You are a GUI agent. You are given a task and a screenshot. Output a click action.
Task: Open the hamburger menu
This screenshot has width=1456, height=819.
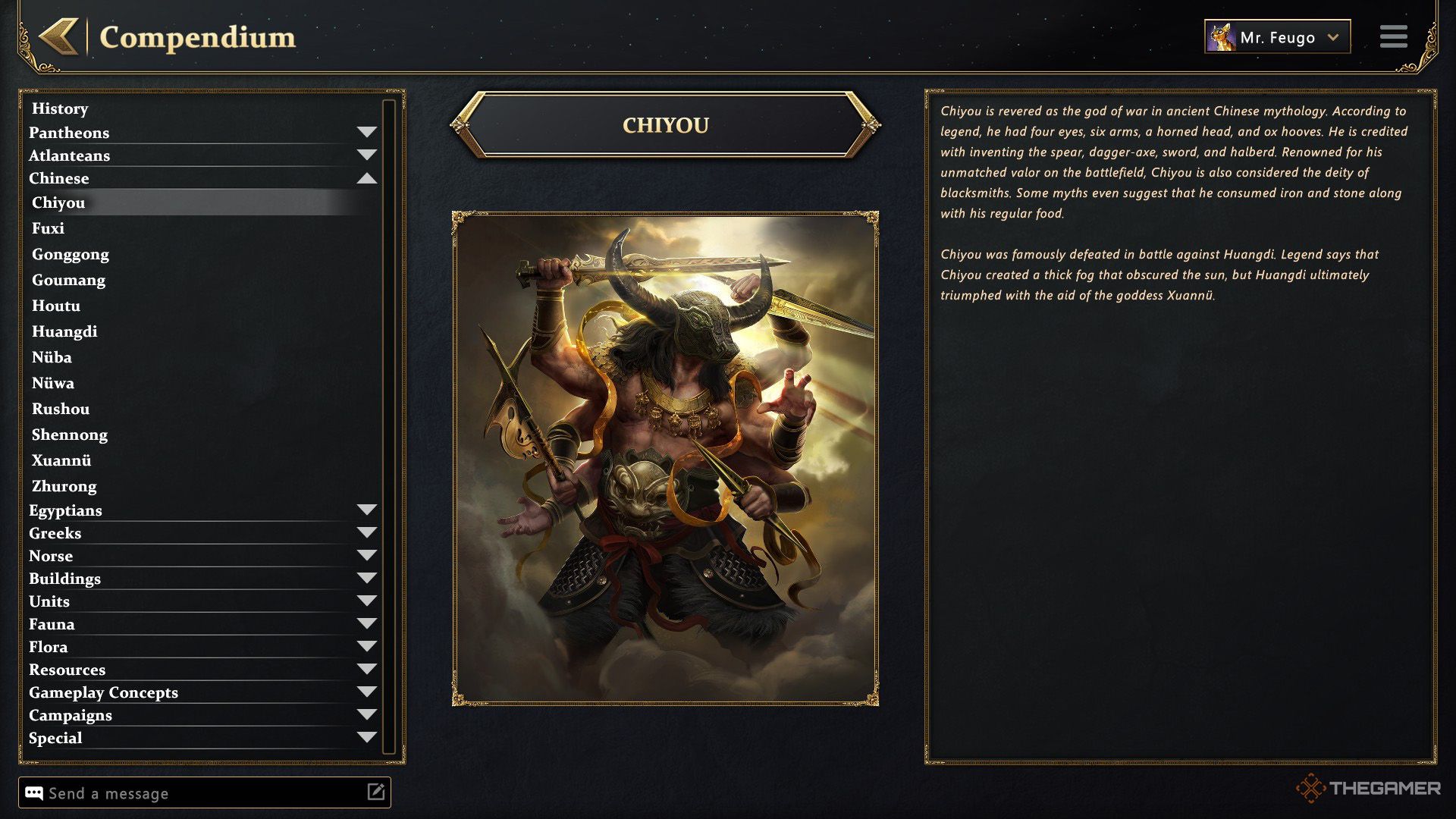1393,36
